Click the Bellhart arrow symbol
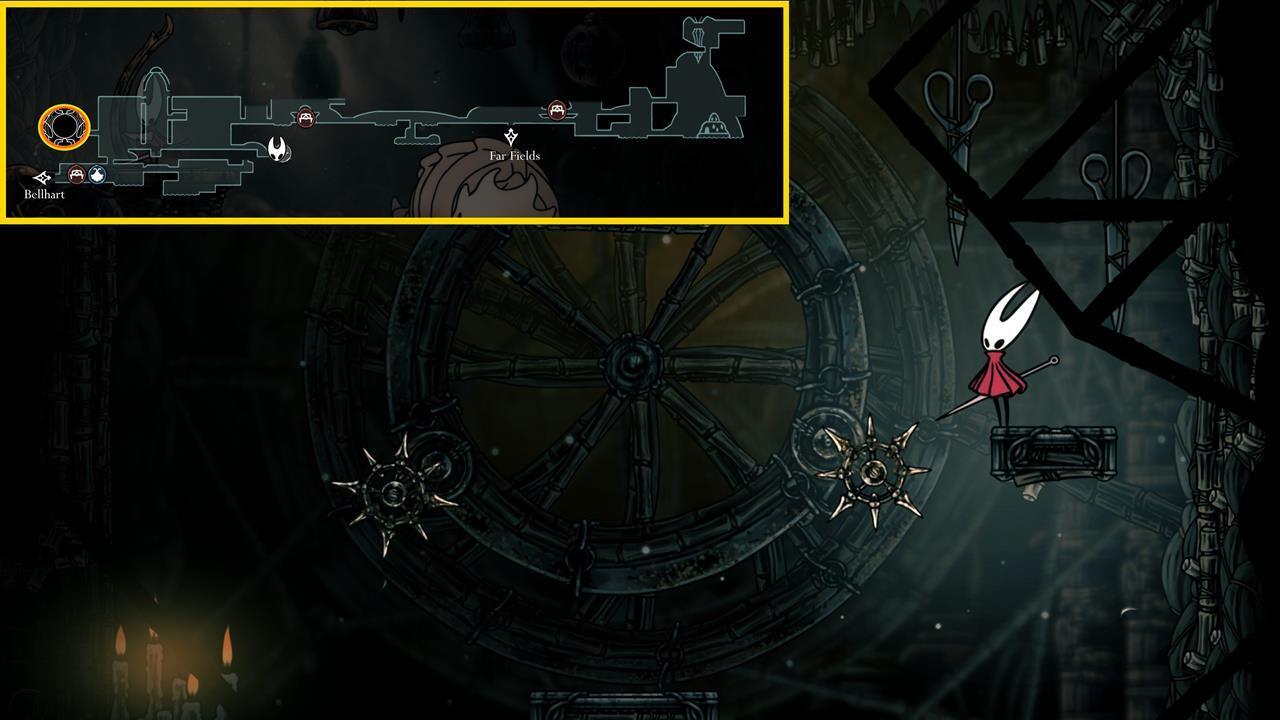Viewport: 1280px width, 720px height. (42, 175)
